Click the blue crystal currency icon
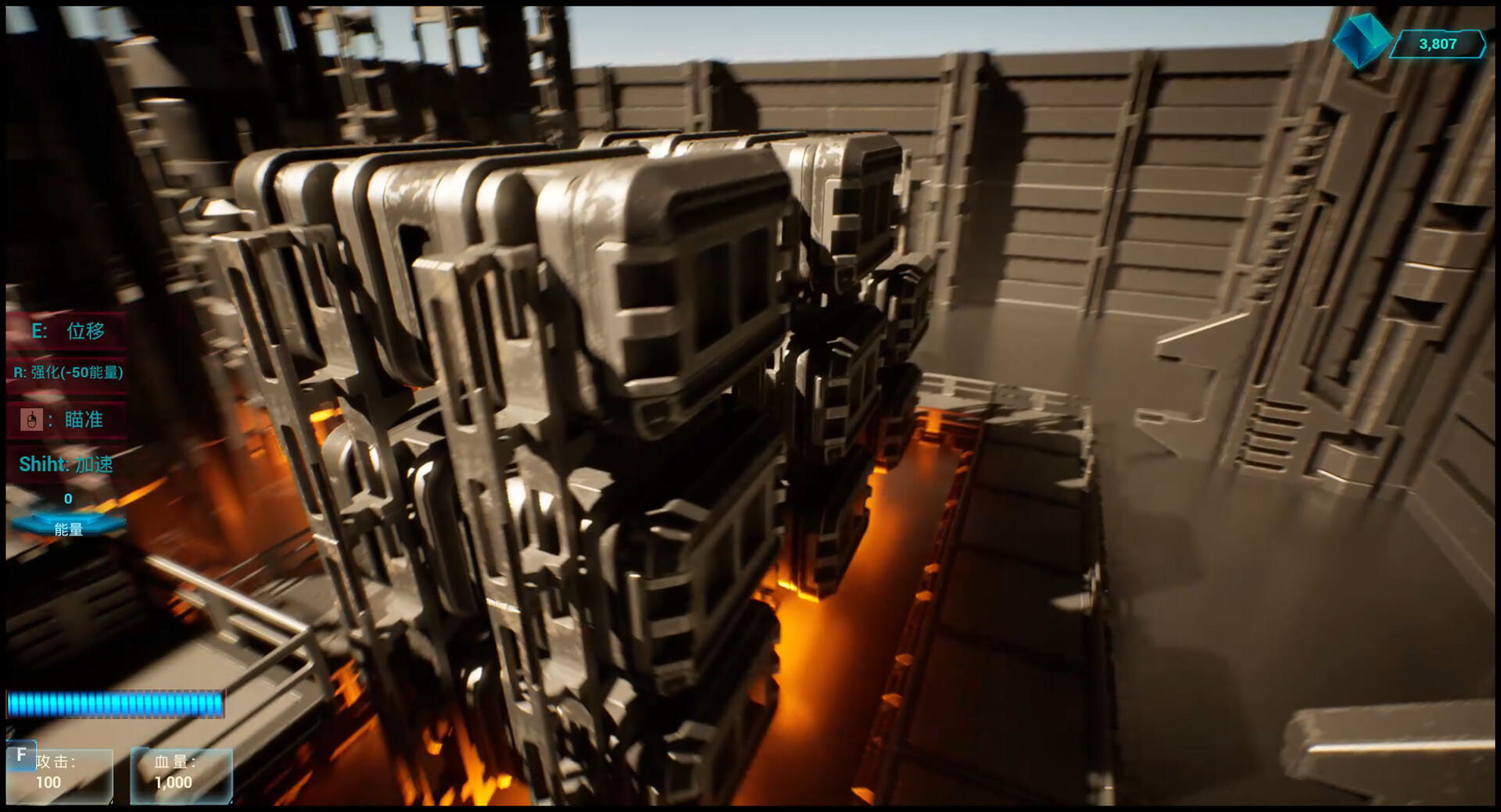This screenshot has width=1501, height=812. 1361,39
